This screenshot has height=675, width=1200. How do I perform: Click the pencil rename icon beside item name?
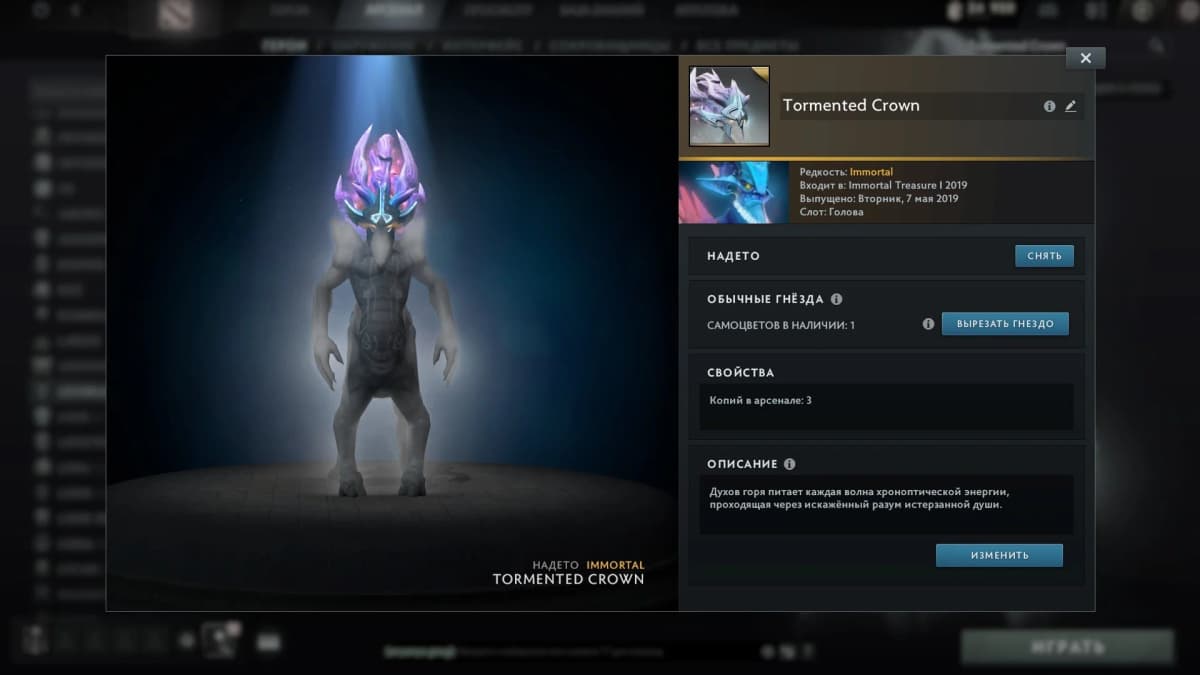[x=1071, y=106]
